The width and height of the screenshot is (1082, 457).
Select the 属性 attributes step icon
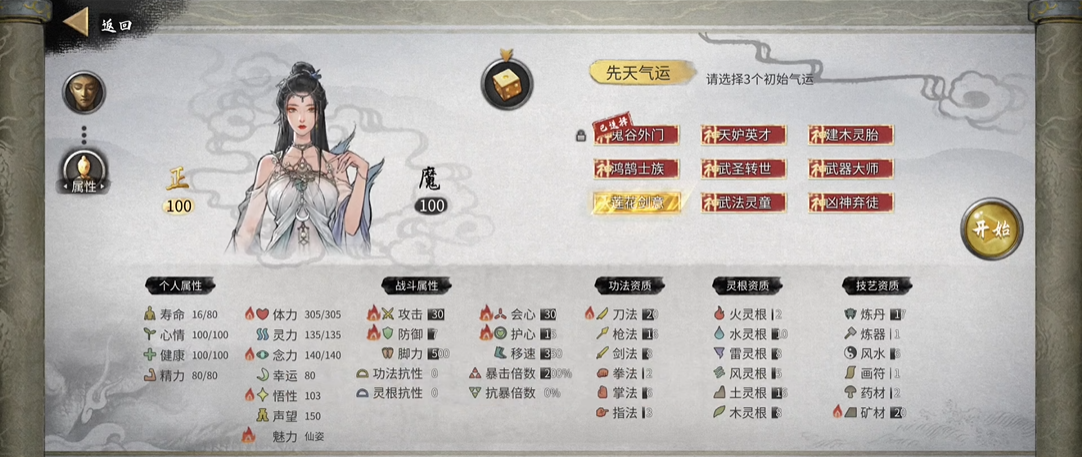point(83,171)
